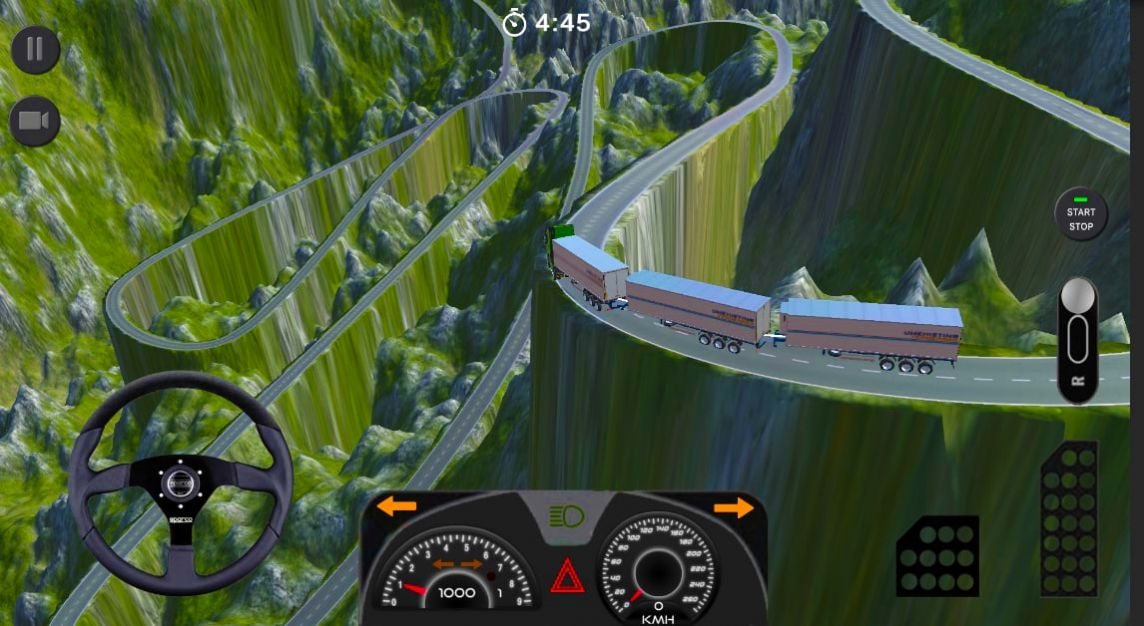Image resolution: width=1144 pixels, height=626 pixels.
Task: Step on the tall accelerator pedal
Action: pos(1069,518)
